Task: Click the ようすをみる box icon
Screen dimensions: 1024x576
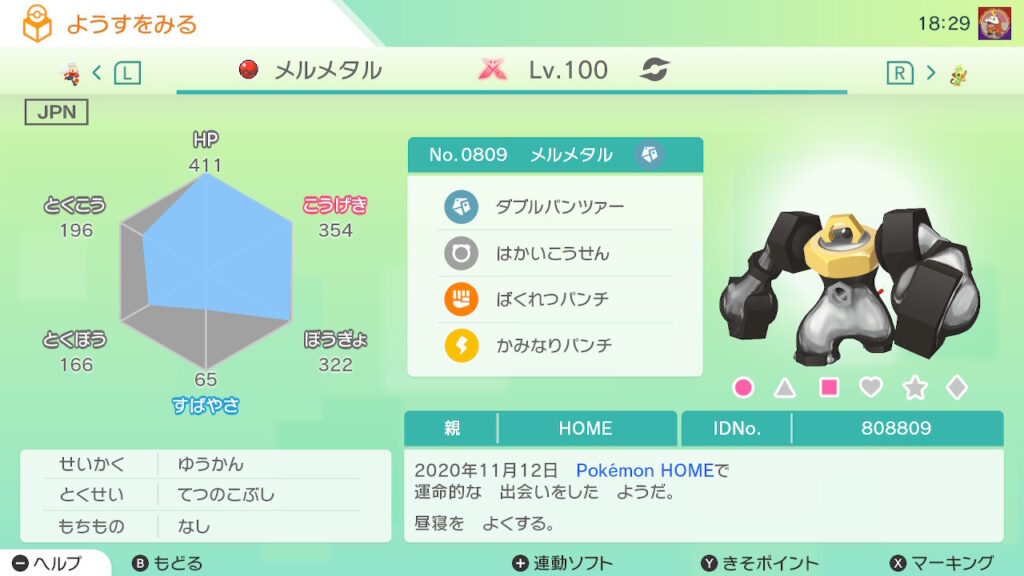Action: pyautogui.click(x=37, y=24)
